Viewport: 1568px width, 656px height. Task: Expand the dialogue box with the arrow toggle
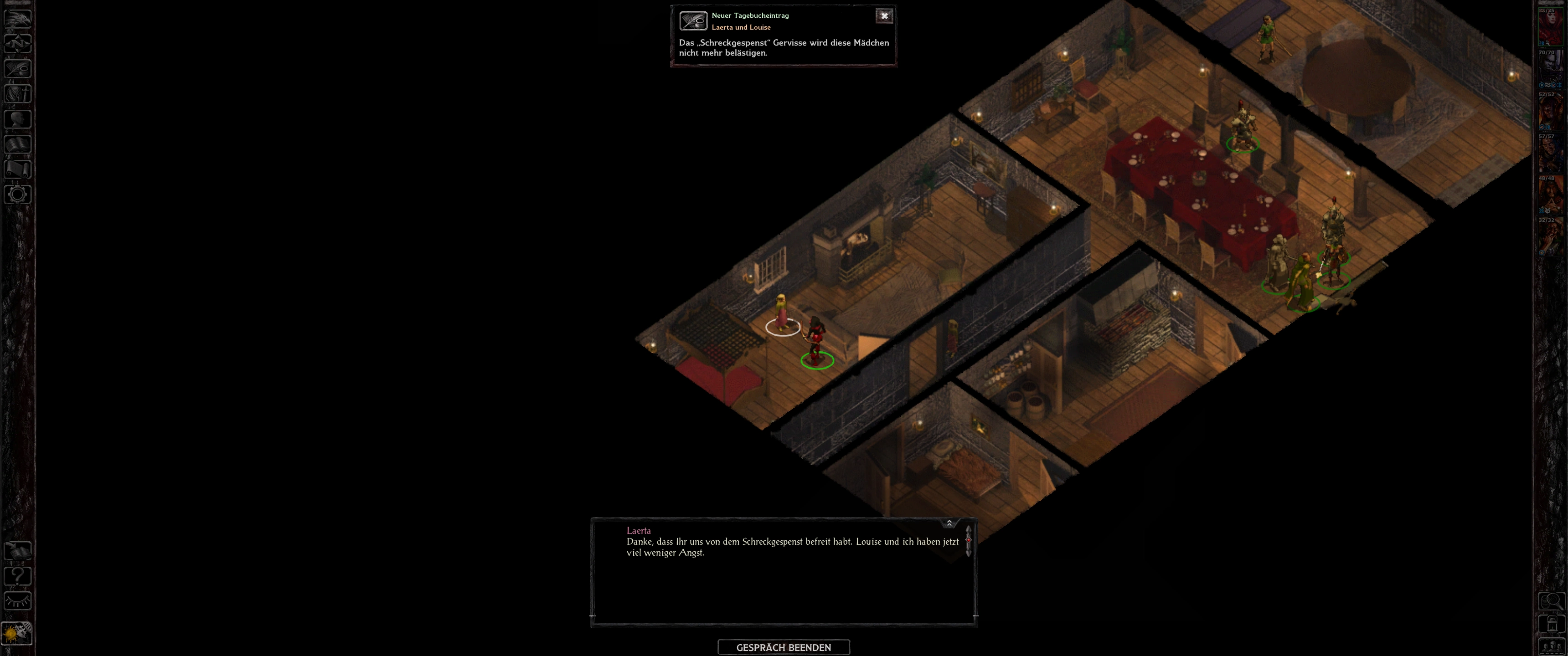[x=949, y=523]
